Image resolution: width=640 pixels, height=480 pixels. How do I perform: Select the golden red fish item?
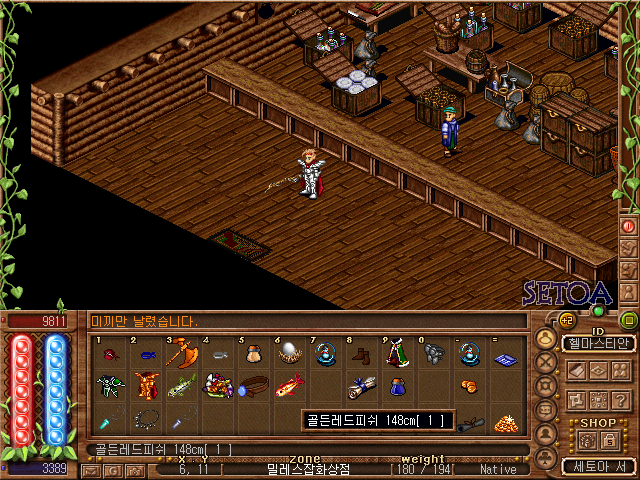290,385
